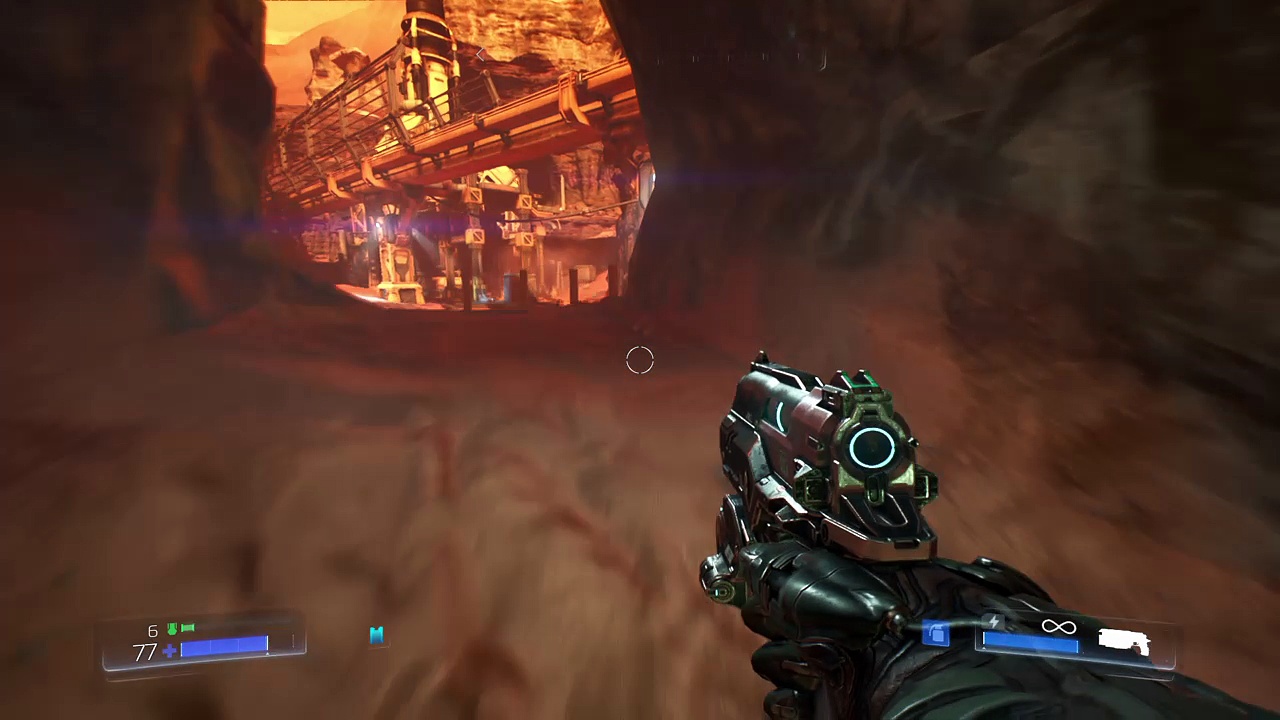The width and height of the screenshot is (1280, 720).
Task: Click the green armor icon
Action: point(172,629)
